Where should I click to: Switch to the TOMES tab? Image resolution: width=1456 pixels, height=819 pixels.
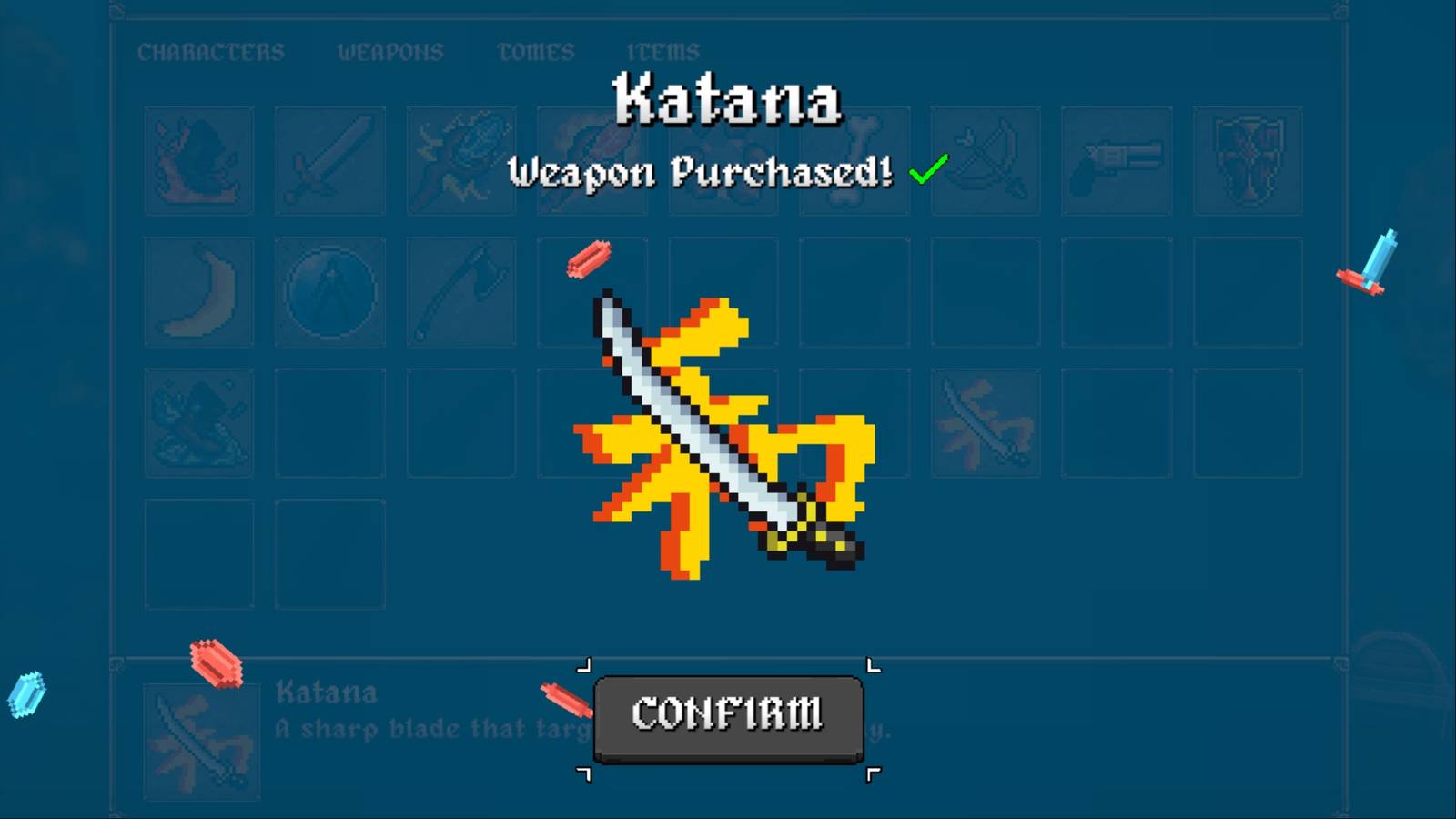535,52
